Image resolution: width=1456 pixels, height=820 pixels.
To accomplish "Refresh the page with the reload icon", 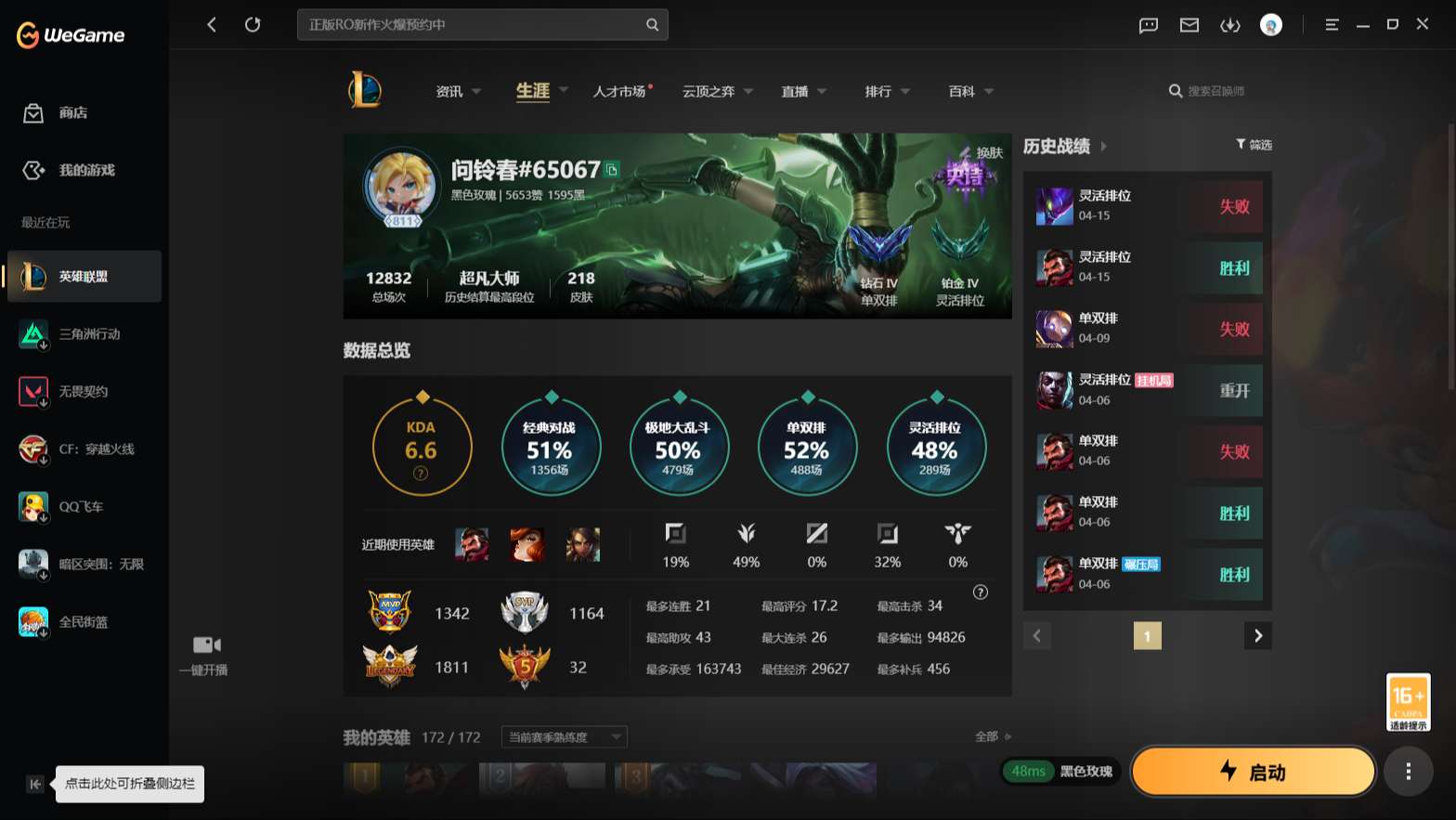I will (253, 24).
